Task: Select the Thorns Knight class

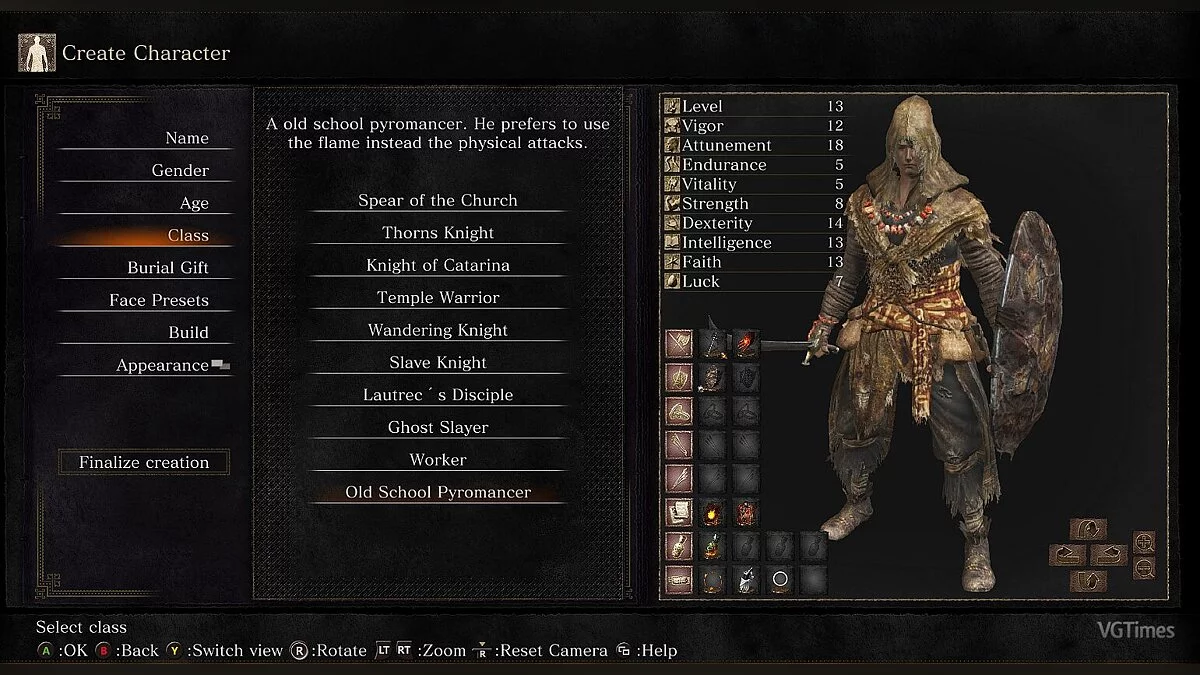Action: coord(438,233)
